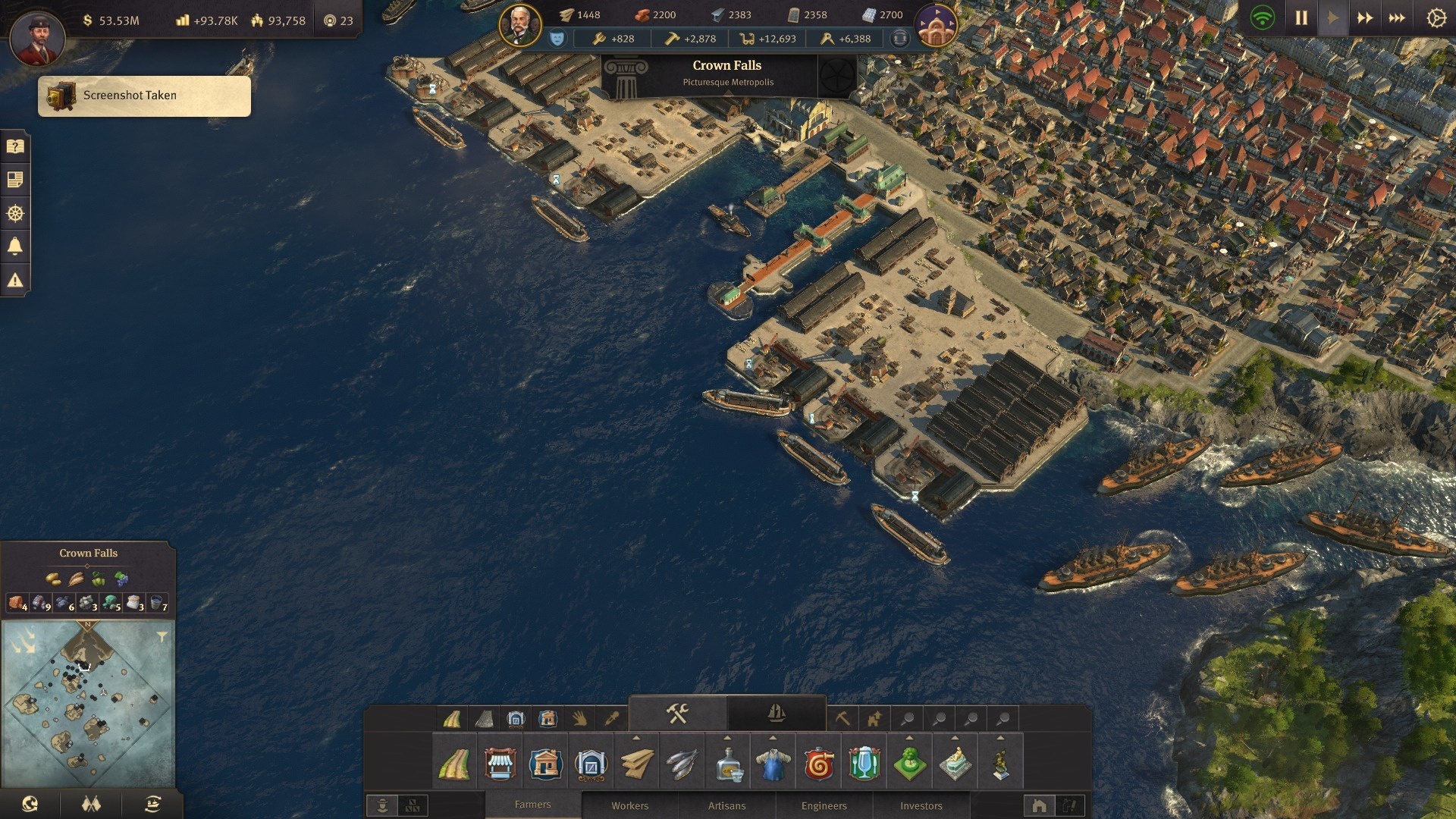1456x819 pixels.
Task: Click the Crown Falls minimap
Action: [88, 704]
